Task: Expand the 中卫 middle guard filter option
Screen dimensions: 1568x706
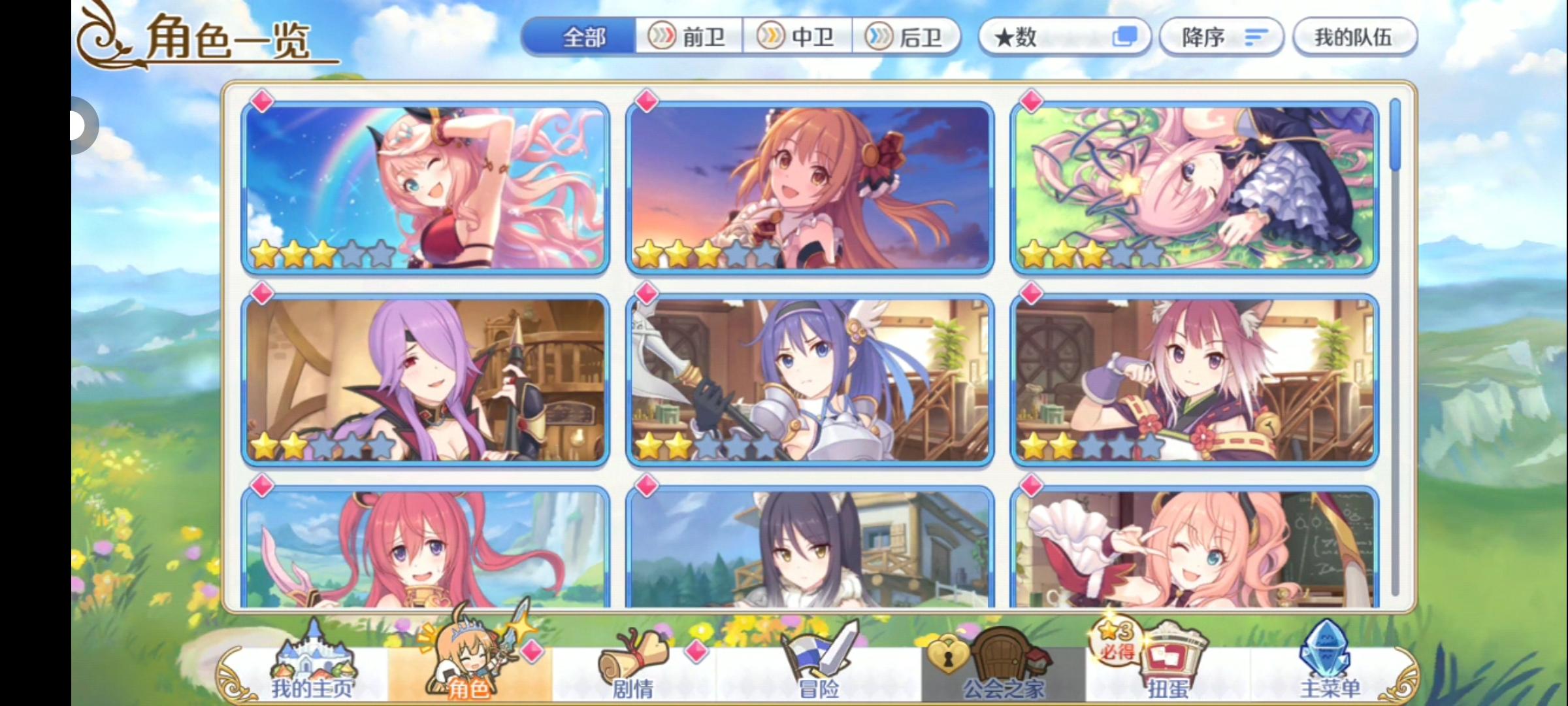Action: point(800,37)
